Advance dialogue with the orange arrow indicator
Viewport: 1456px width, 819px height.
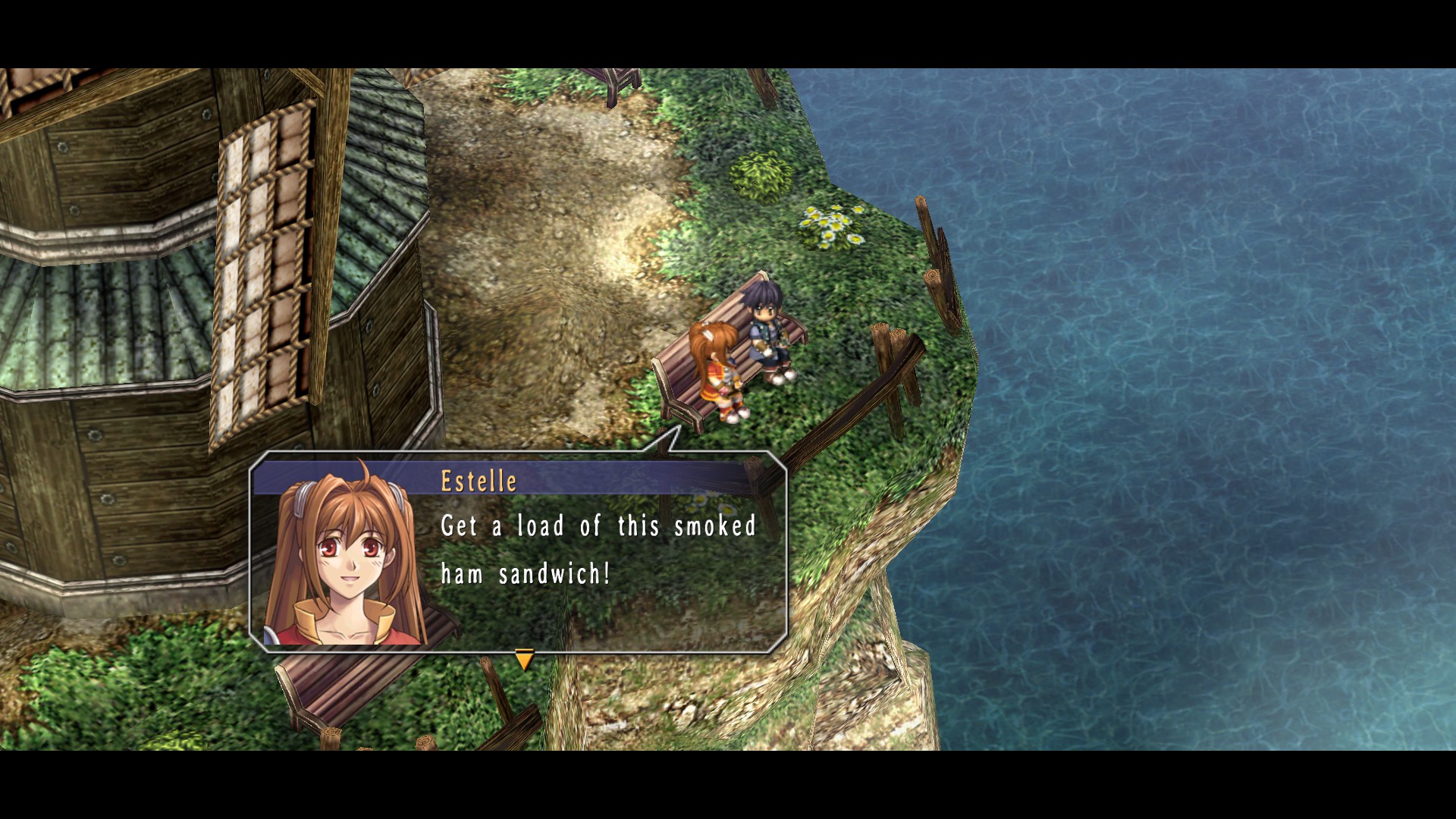pyautogui.click(x=524, y=659)
